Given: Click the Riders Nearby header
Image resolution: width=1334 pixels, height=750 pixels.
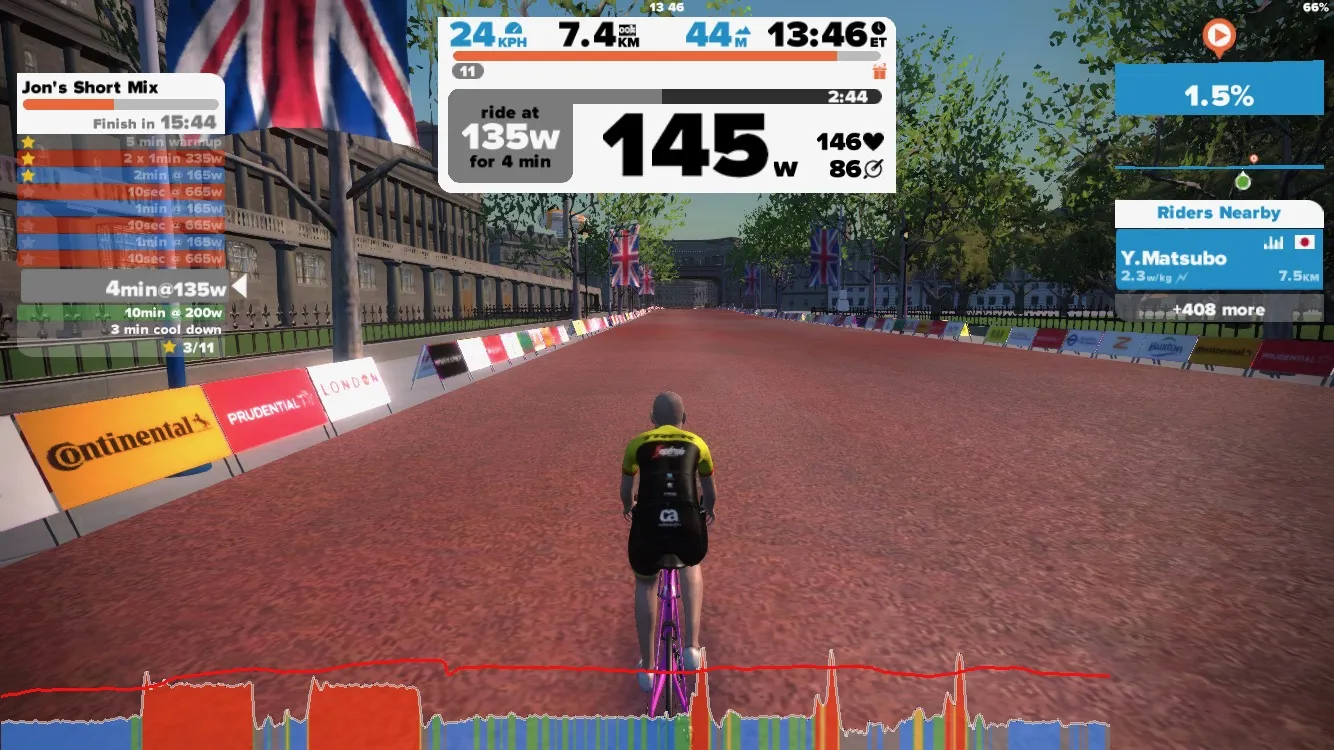Looking at the screenshot, I should coord(1218,213).
